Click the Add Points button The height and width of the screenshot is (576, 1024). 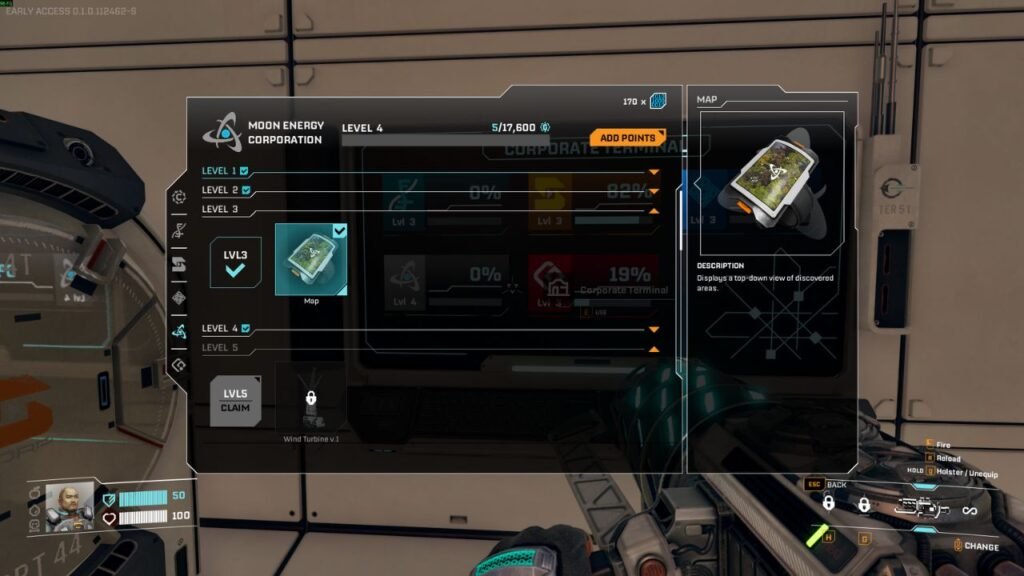coord(627,137)
